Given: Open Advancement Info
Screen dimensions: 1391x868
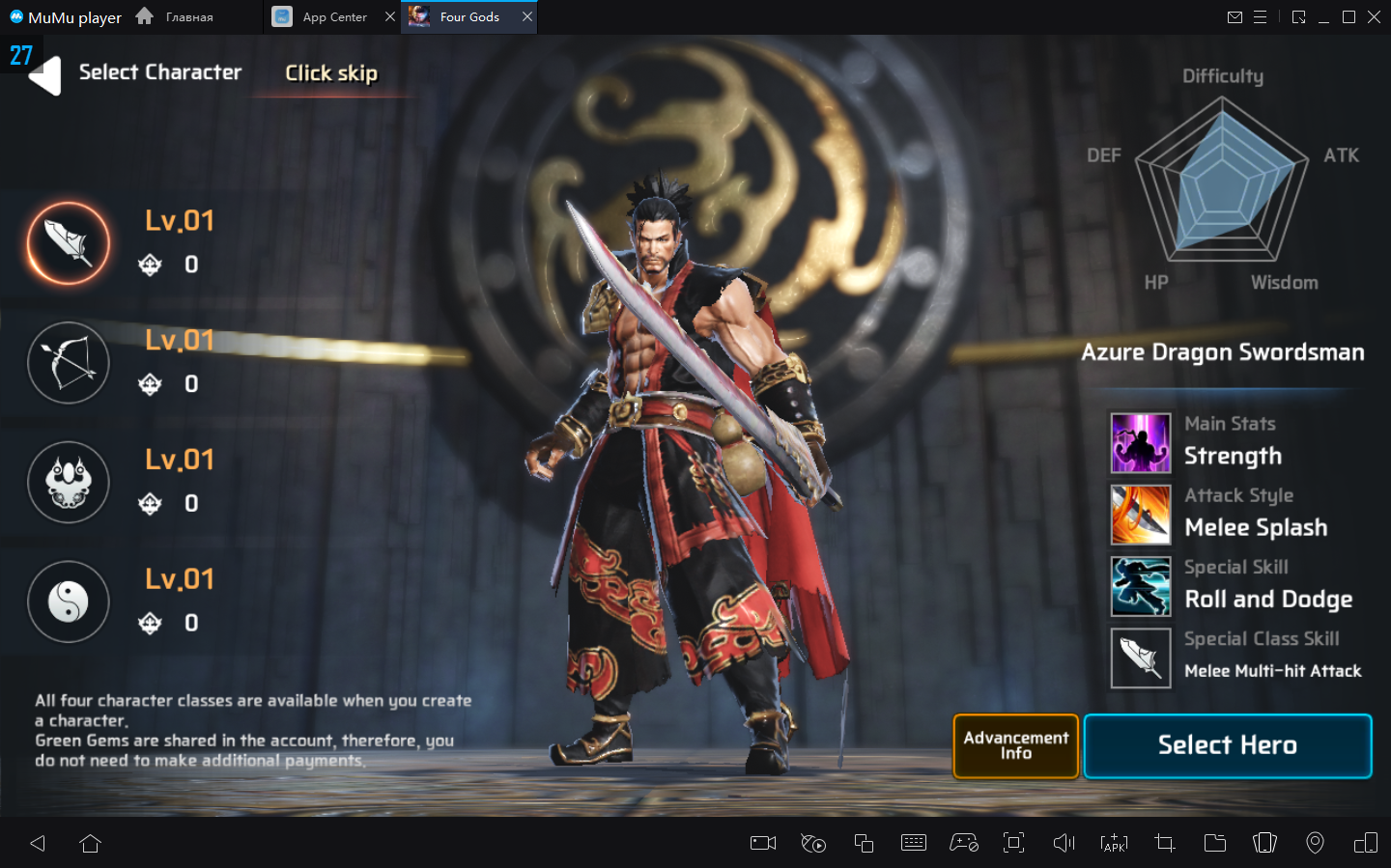Looking at the screenshot, I should coord(1015,745).
